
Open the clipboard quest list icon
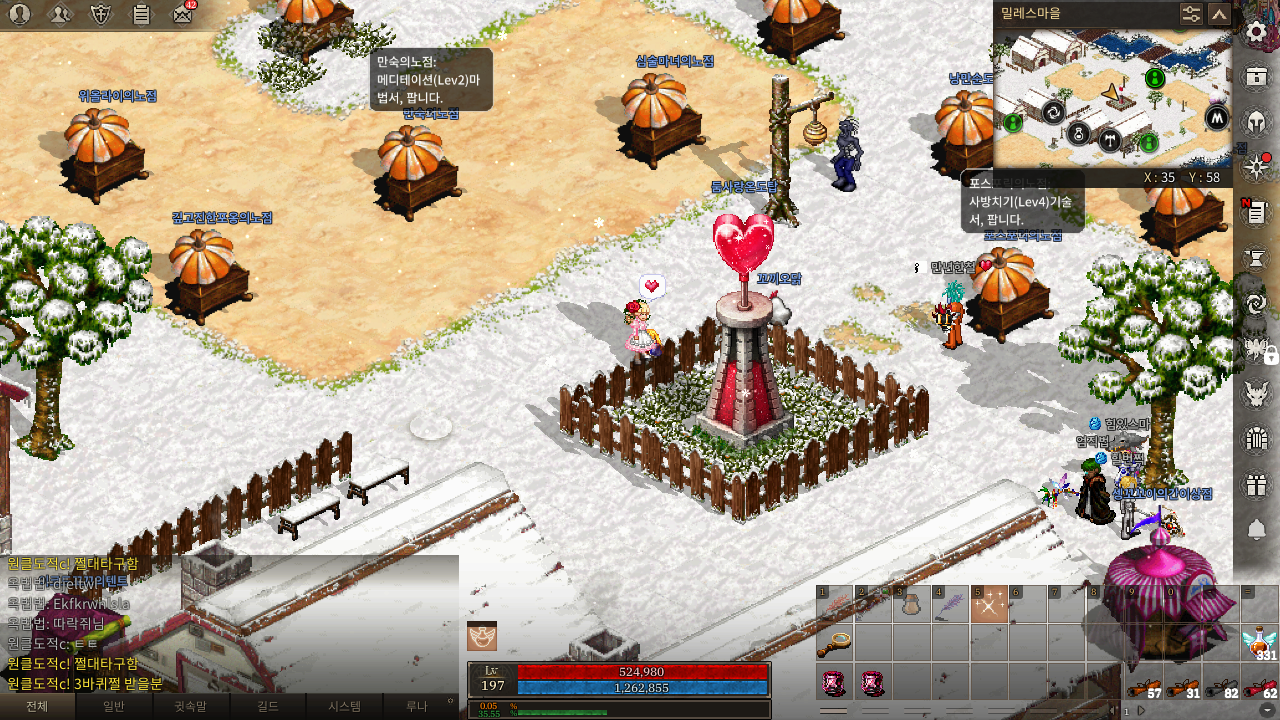tap(141, 14)
